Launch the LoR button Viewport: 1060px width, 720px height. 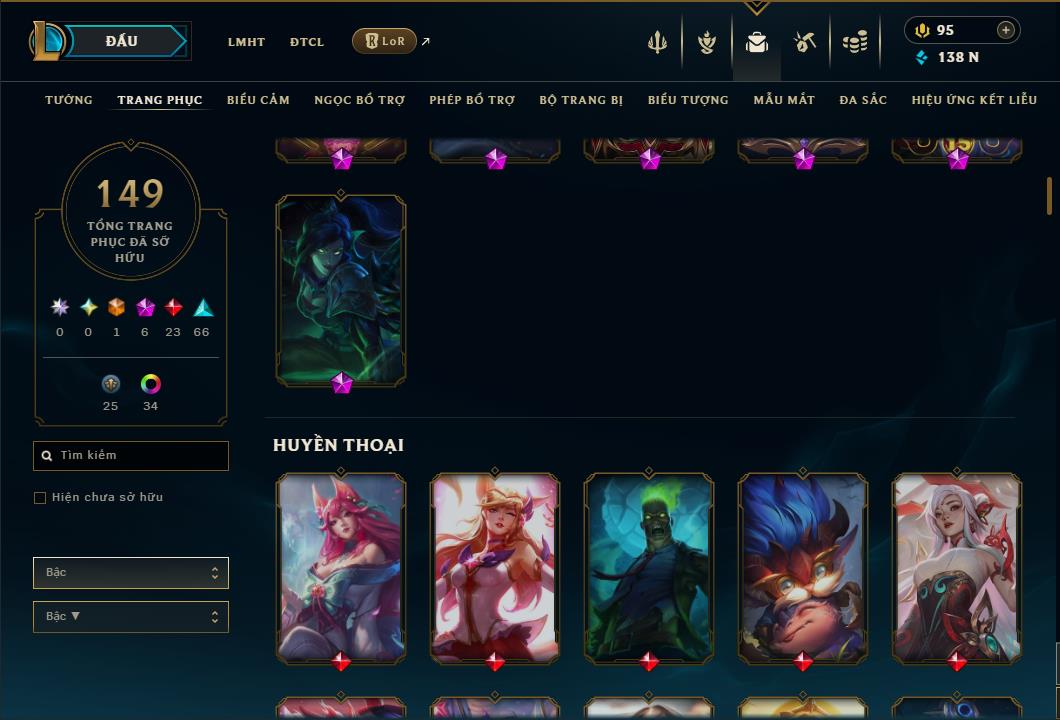point(384,41)
